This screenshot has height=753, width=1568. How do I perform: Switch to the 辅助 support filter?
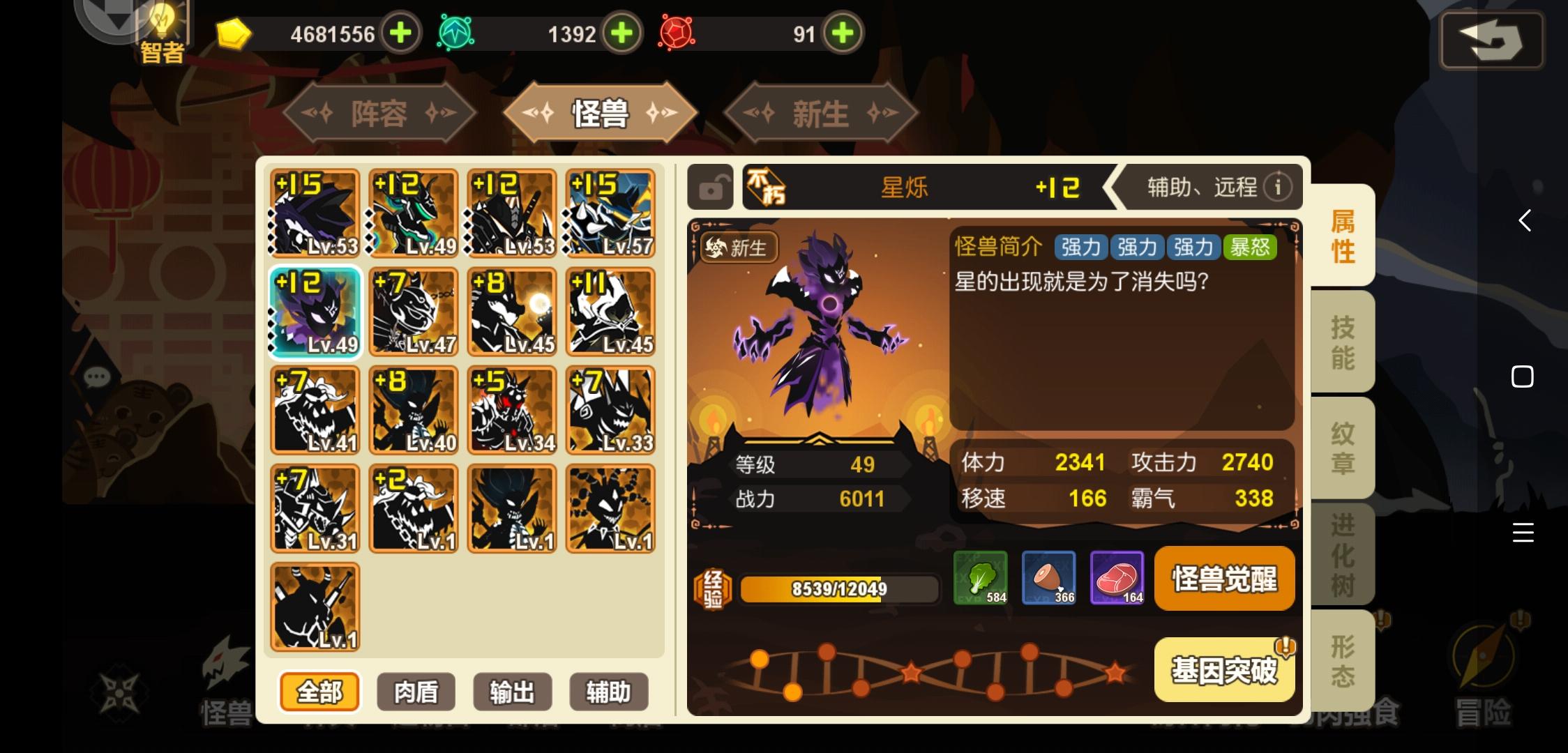point(608,692)
